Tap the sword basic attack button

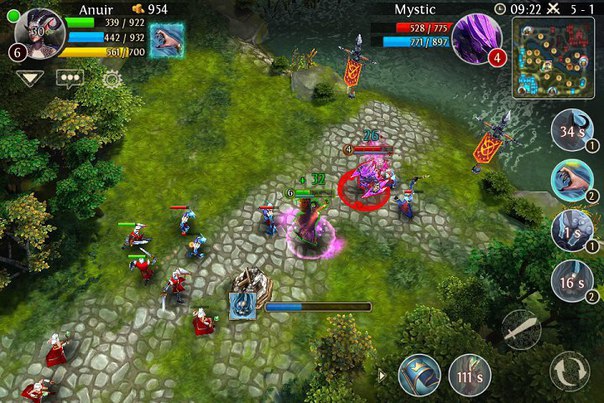522,328
